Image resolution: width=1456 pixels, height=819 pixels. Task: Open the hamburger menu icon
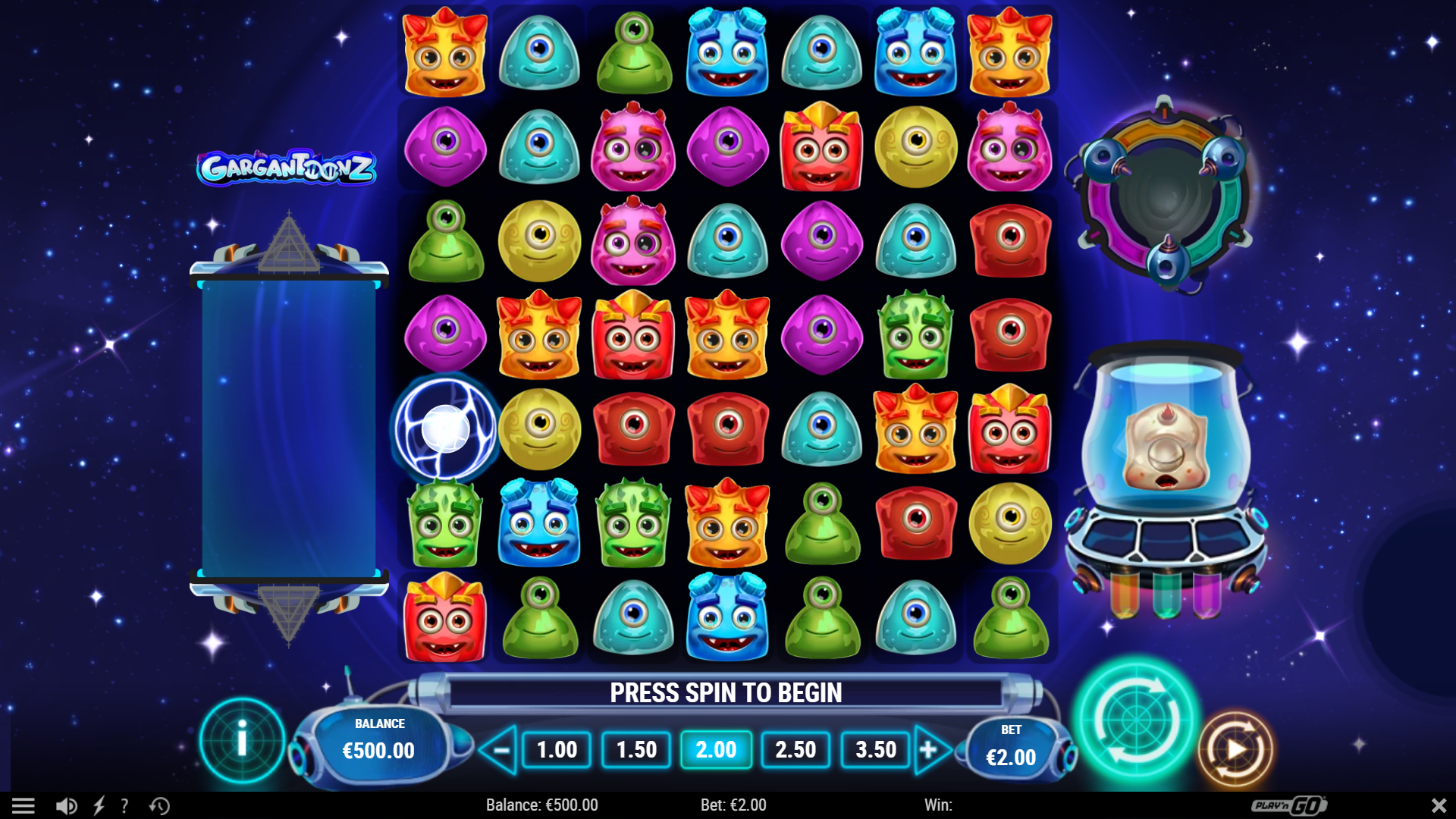click(x=25, y=805)
